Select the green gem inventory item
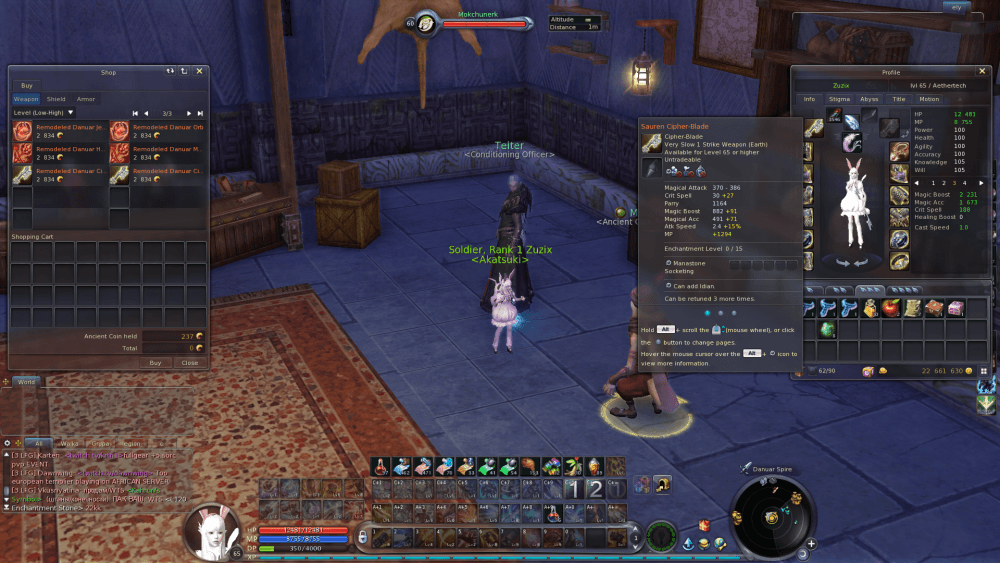 click(x=827, y=329)
